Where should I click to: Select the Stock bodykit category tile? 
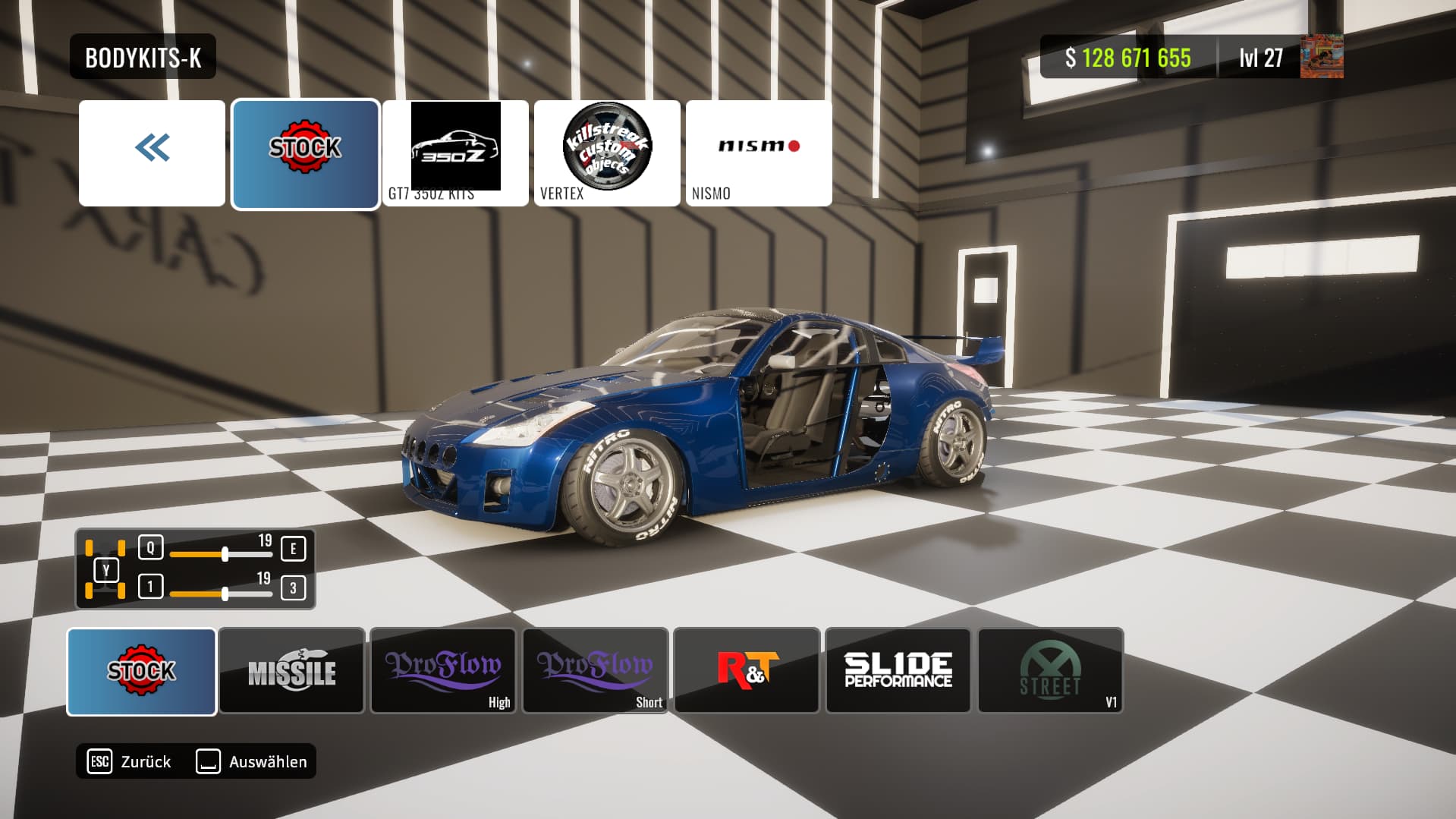click(x=305, y=153)
